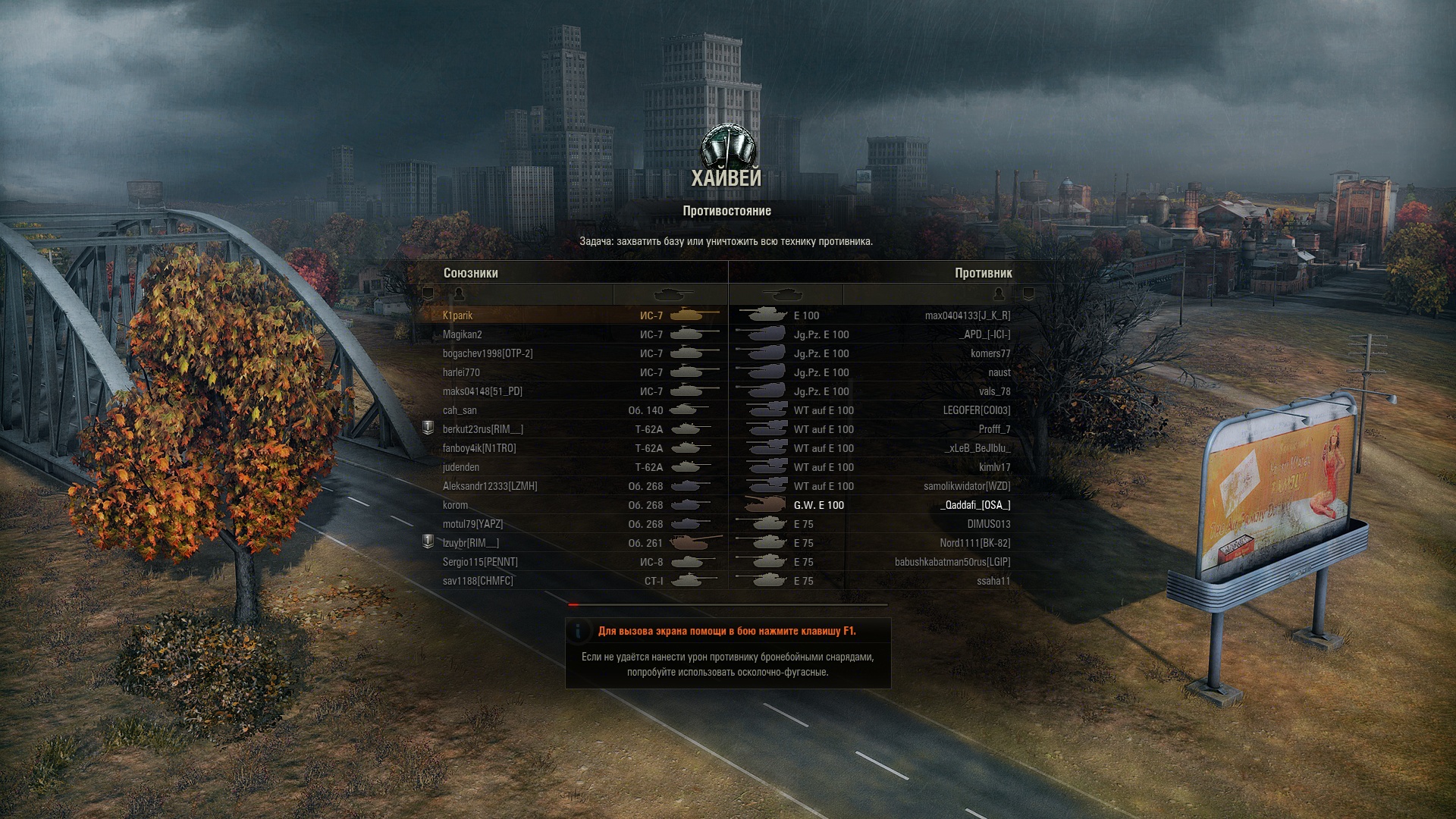Pick enemy komers77 from the opponent list
This screenshot has width=1456, height=819.
click(990, 353)
